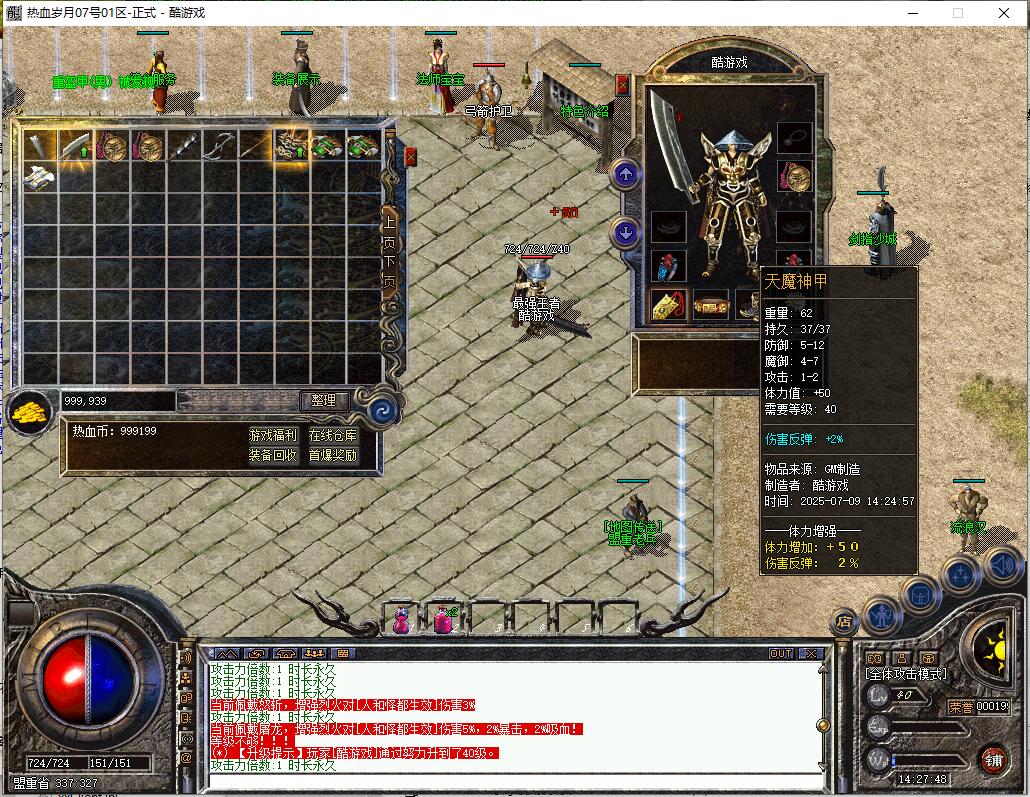Click the 整理 sort button in the bag
This screenshot has height=797, width=1030.
pyautogui.click(x=324, y=400)
